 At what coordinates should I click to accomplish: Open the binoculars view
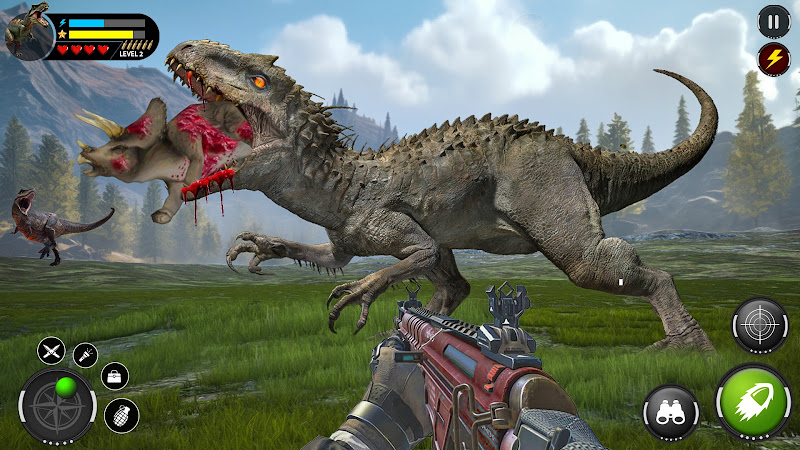point(672,412)
